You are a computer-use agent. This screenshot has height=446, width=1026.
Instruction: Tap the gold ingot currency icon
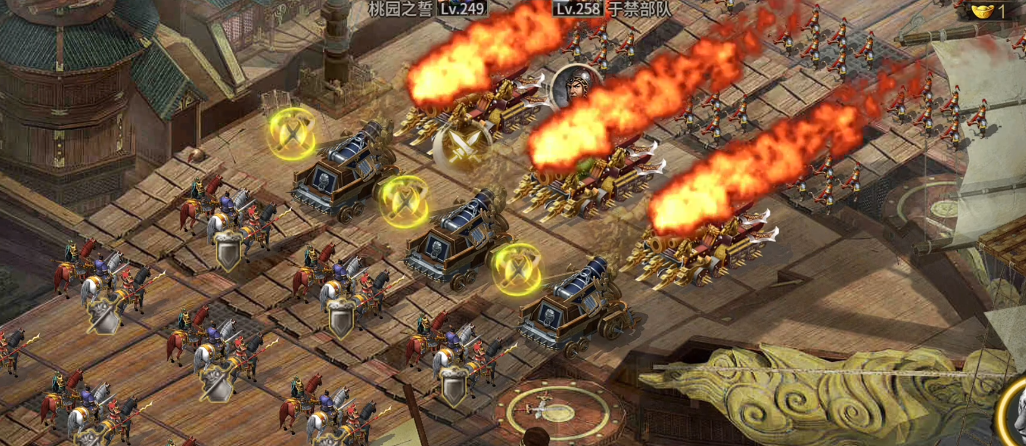(x=981, y=11)
